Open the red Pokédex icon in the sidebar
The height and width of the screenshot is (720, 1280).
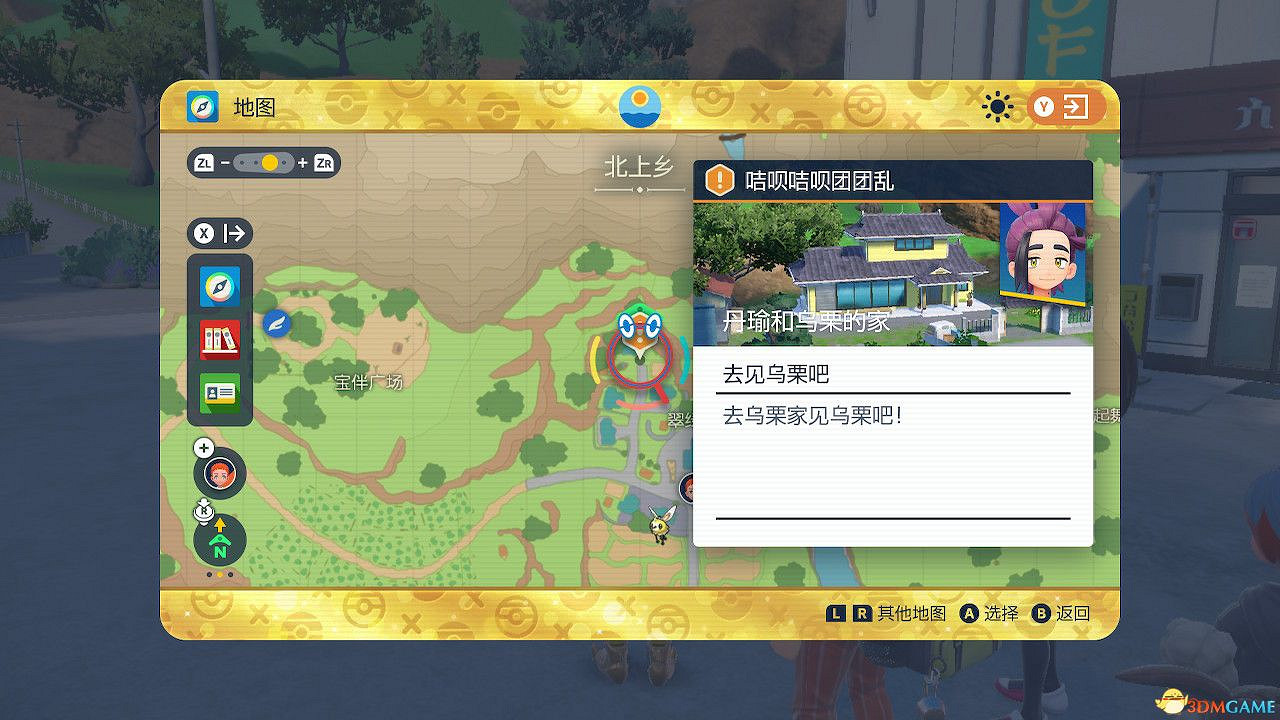click(219, 339)
